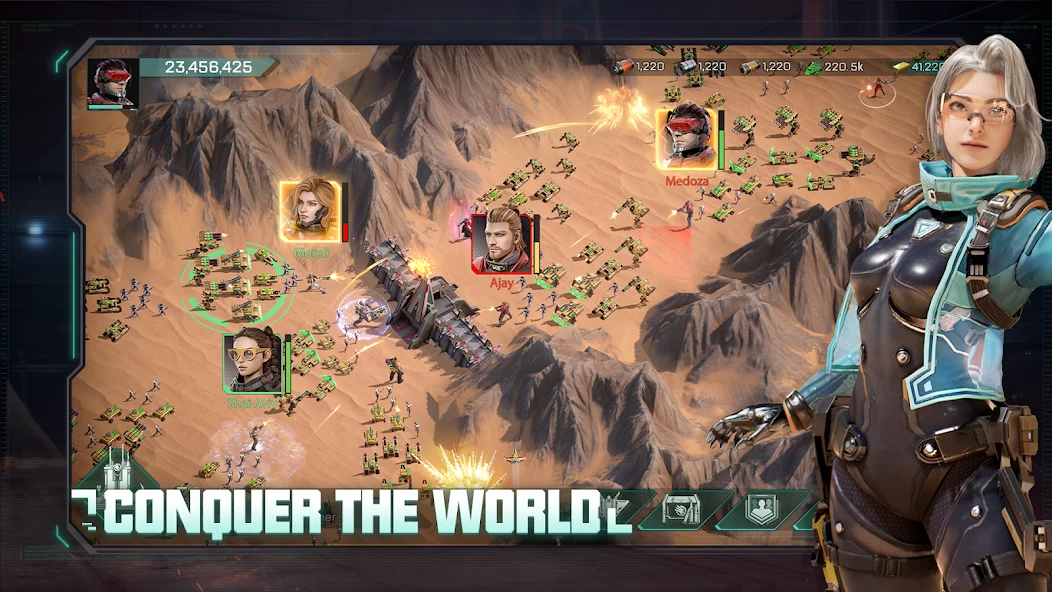Tap the green cash resource icon
Image resolution: width=1052 pixels, height=592 pixels.
(x=813, y=67)
